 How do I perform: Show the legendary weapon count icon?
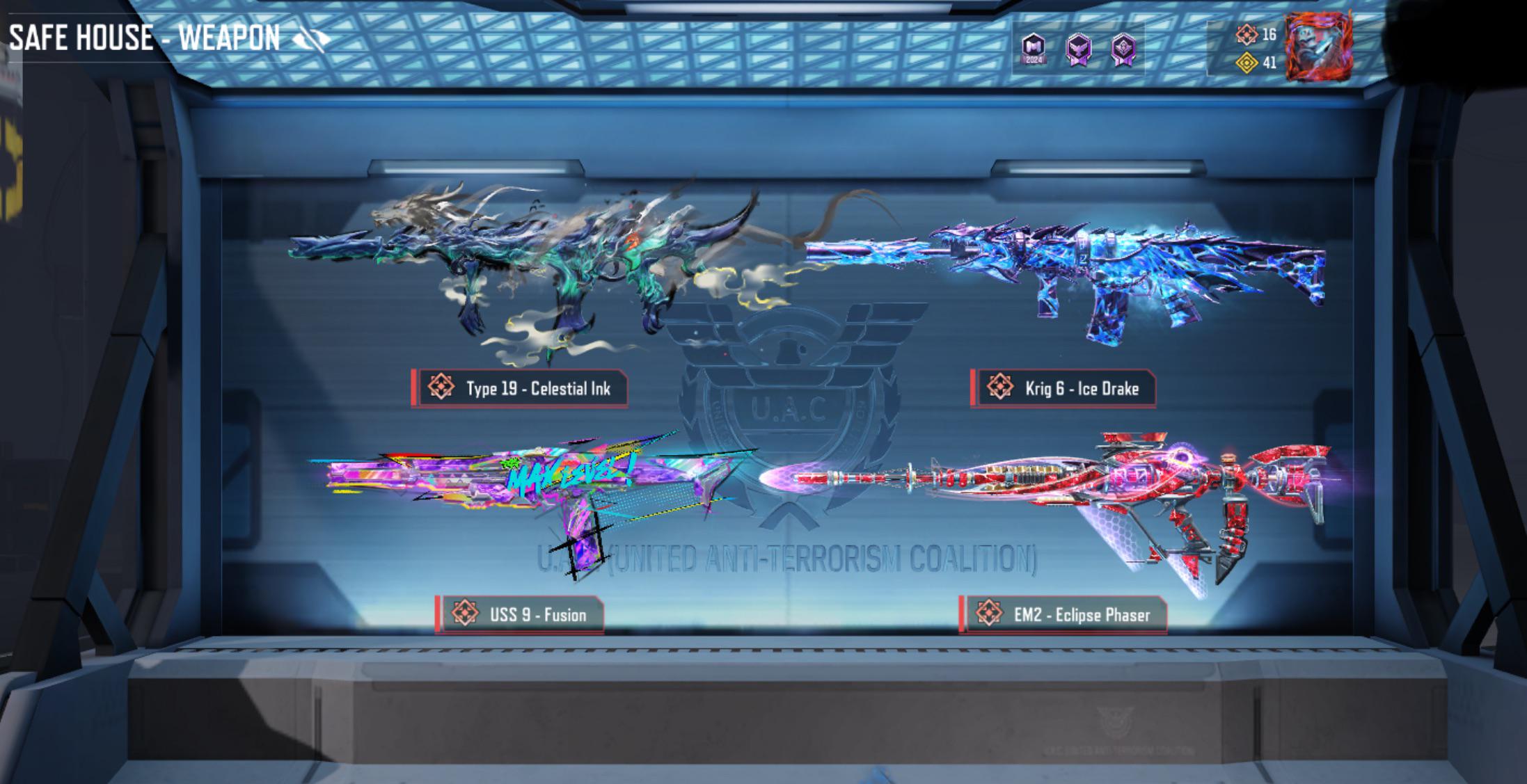(1247, 34)
